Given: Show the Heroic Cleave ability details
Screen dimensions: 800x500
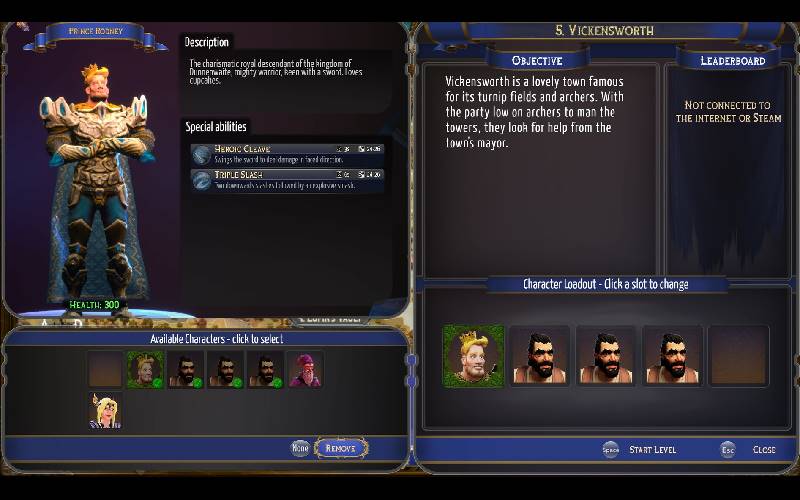Looking at the screenshot, I should point(287,153).
